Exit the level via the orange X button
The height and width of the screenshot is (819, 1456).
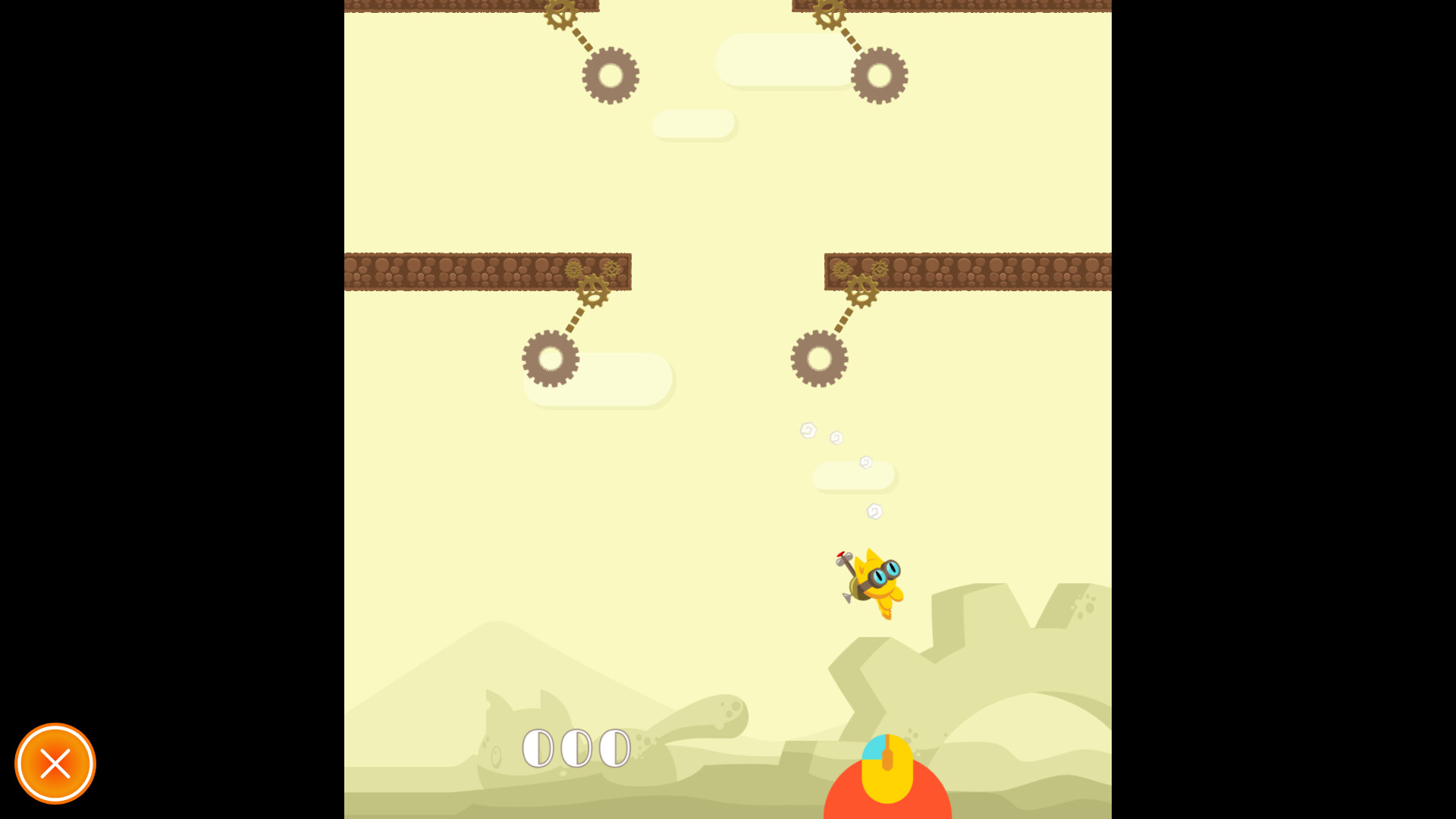click(55, 764)
